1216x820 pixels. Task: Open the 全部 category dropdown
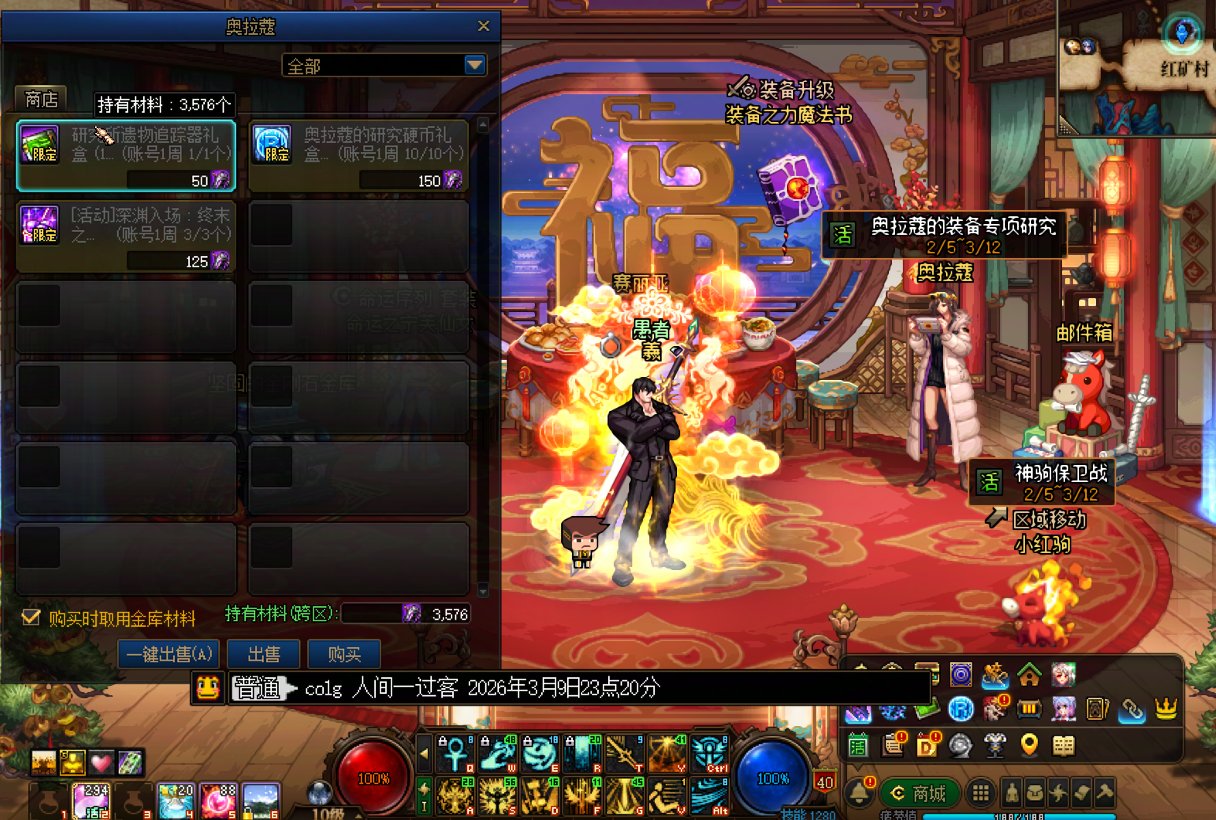[475, 65]
